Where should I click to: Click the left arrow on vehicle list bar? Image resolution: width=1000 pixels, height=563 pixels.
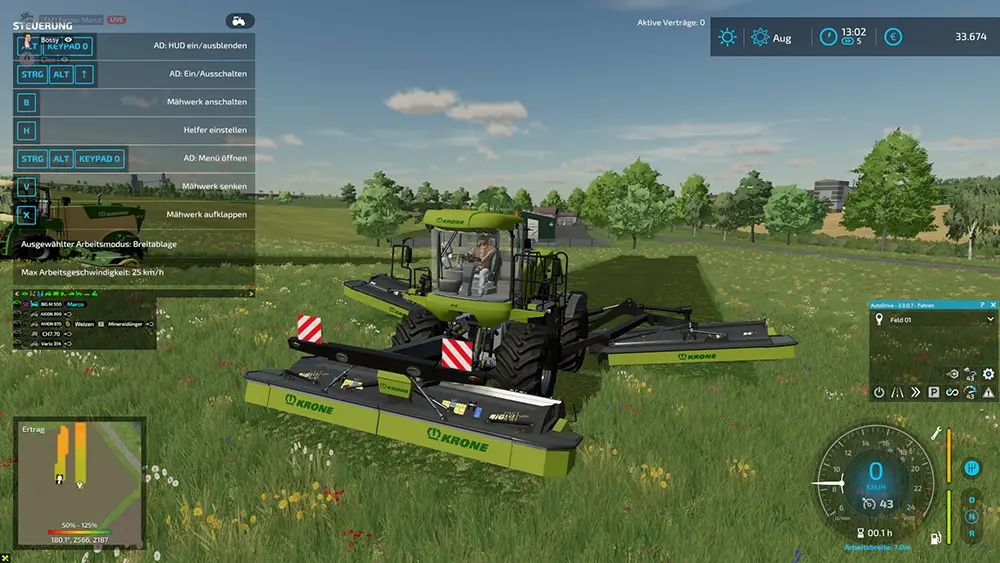pos(16,294)
